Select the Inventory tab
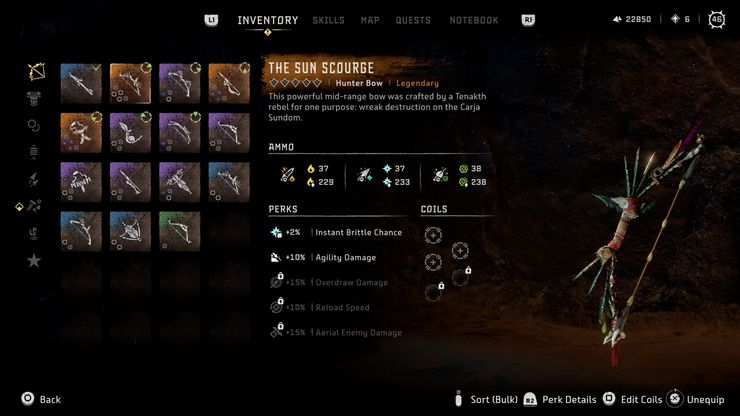Image resolution: width=740 pixels, height=416 pixels. (x=267, y=20)
